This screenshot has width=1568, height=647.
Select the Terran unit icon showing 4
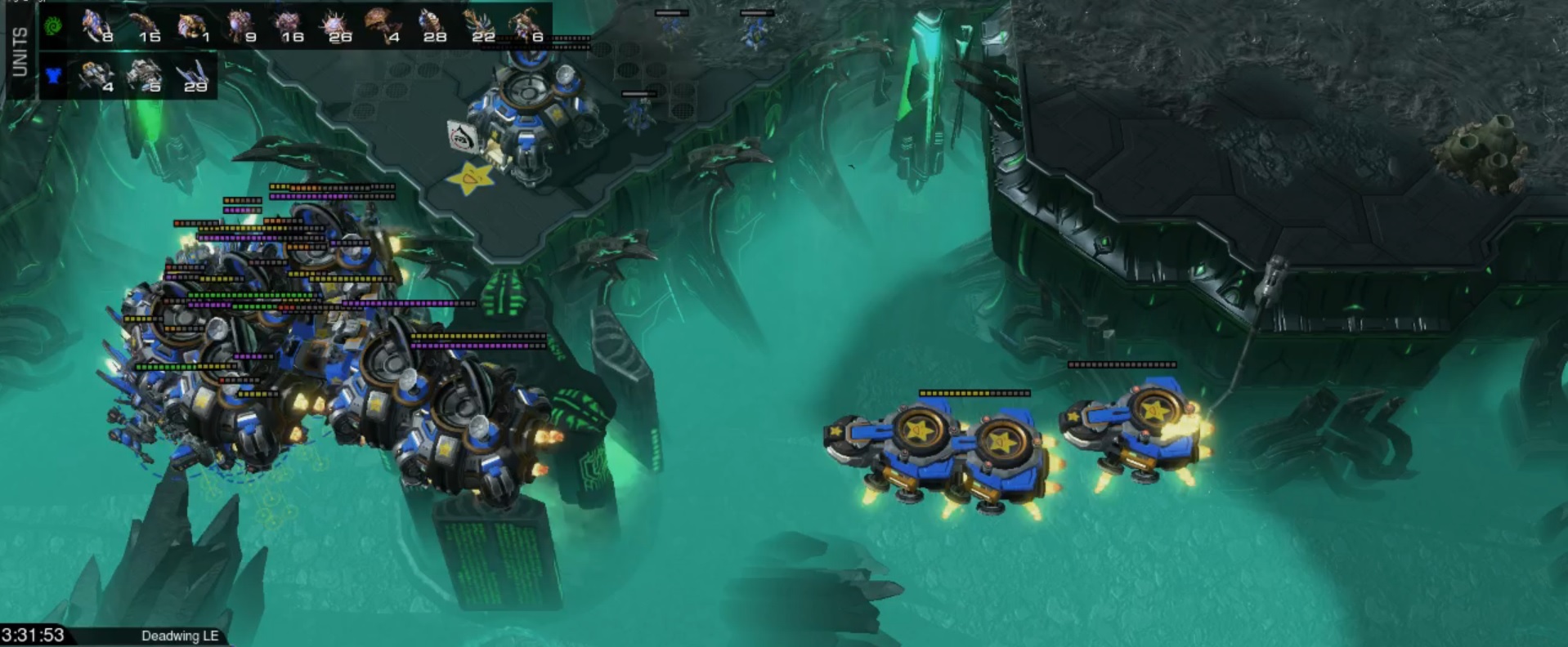click(97, 76)
